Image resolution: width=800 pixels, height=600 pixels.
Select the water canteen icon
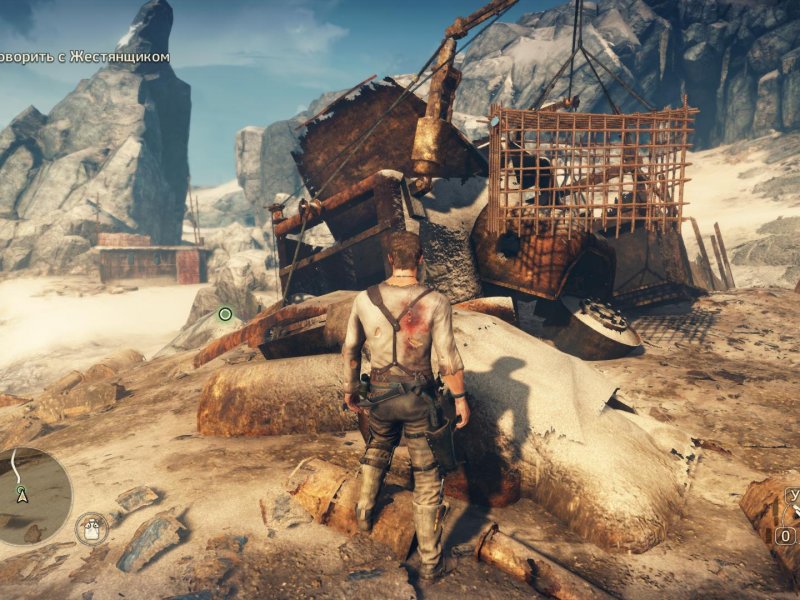point(92,528)
